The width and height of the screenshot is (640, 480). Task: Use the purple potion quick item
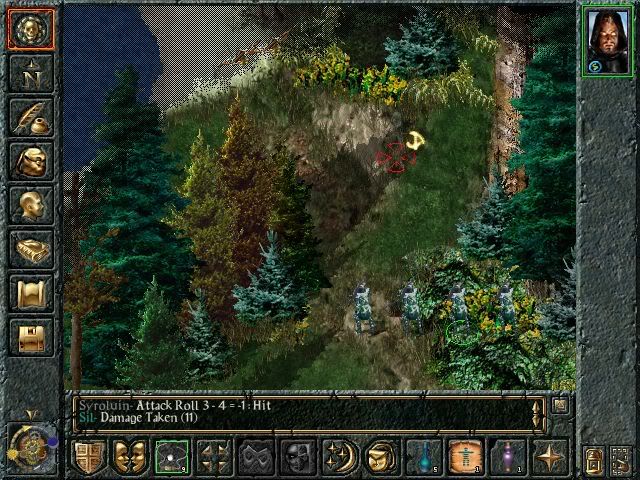[507, 457]
